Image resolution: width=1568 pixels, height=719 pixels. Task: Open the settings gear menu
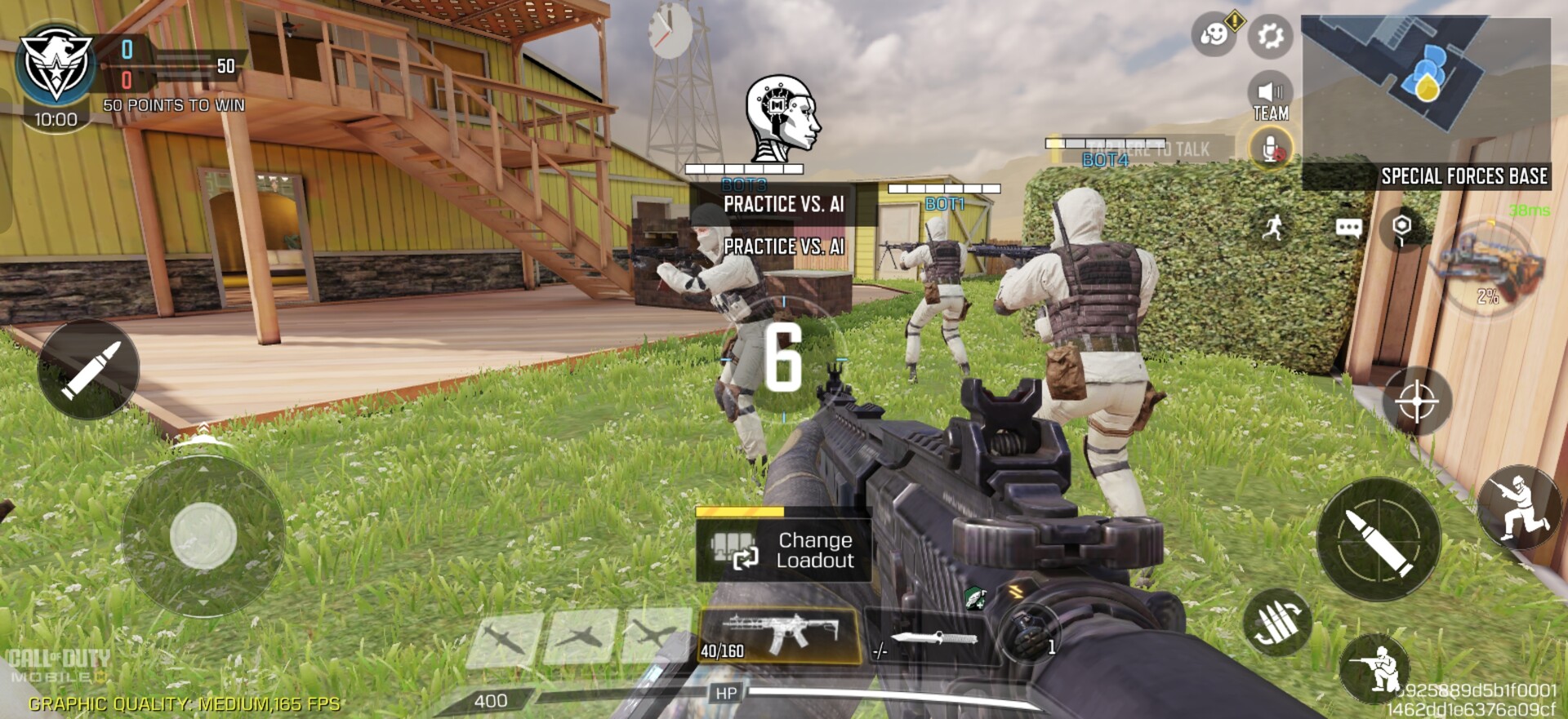tap(1270, 36)
